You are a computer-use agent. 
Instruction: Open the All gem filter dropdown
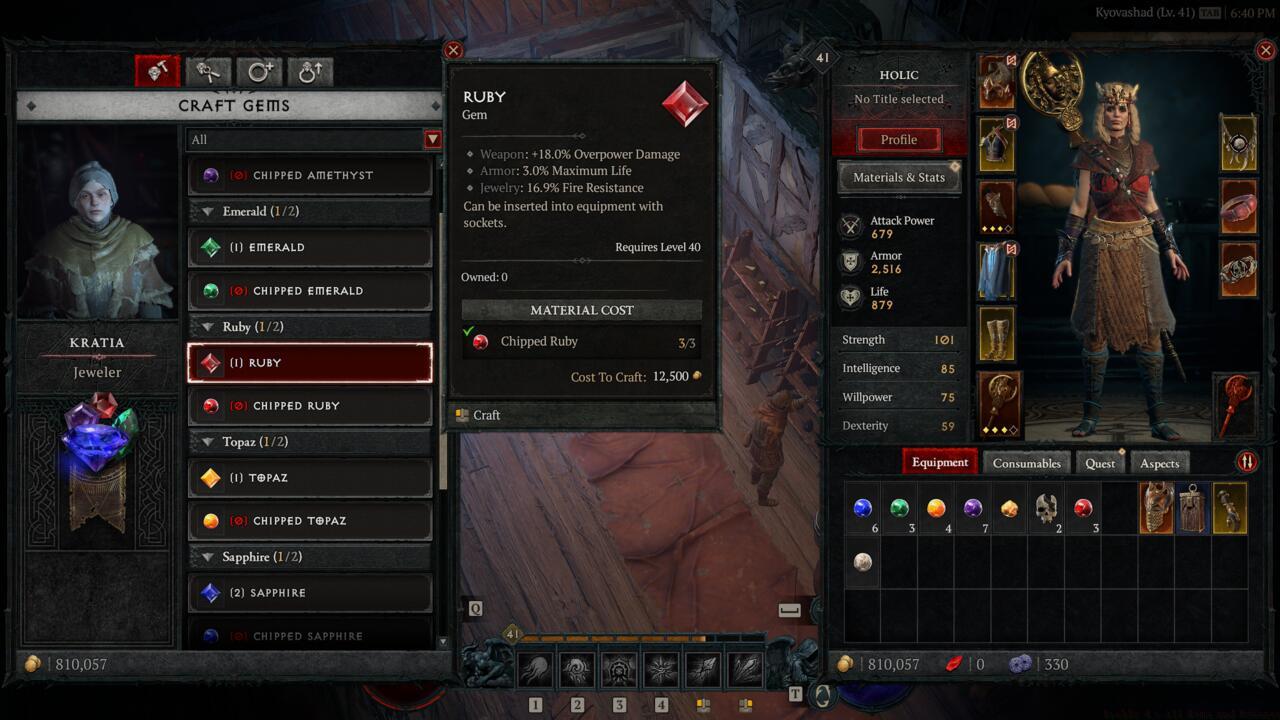click(x=432, y=140)
